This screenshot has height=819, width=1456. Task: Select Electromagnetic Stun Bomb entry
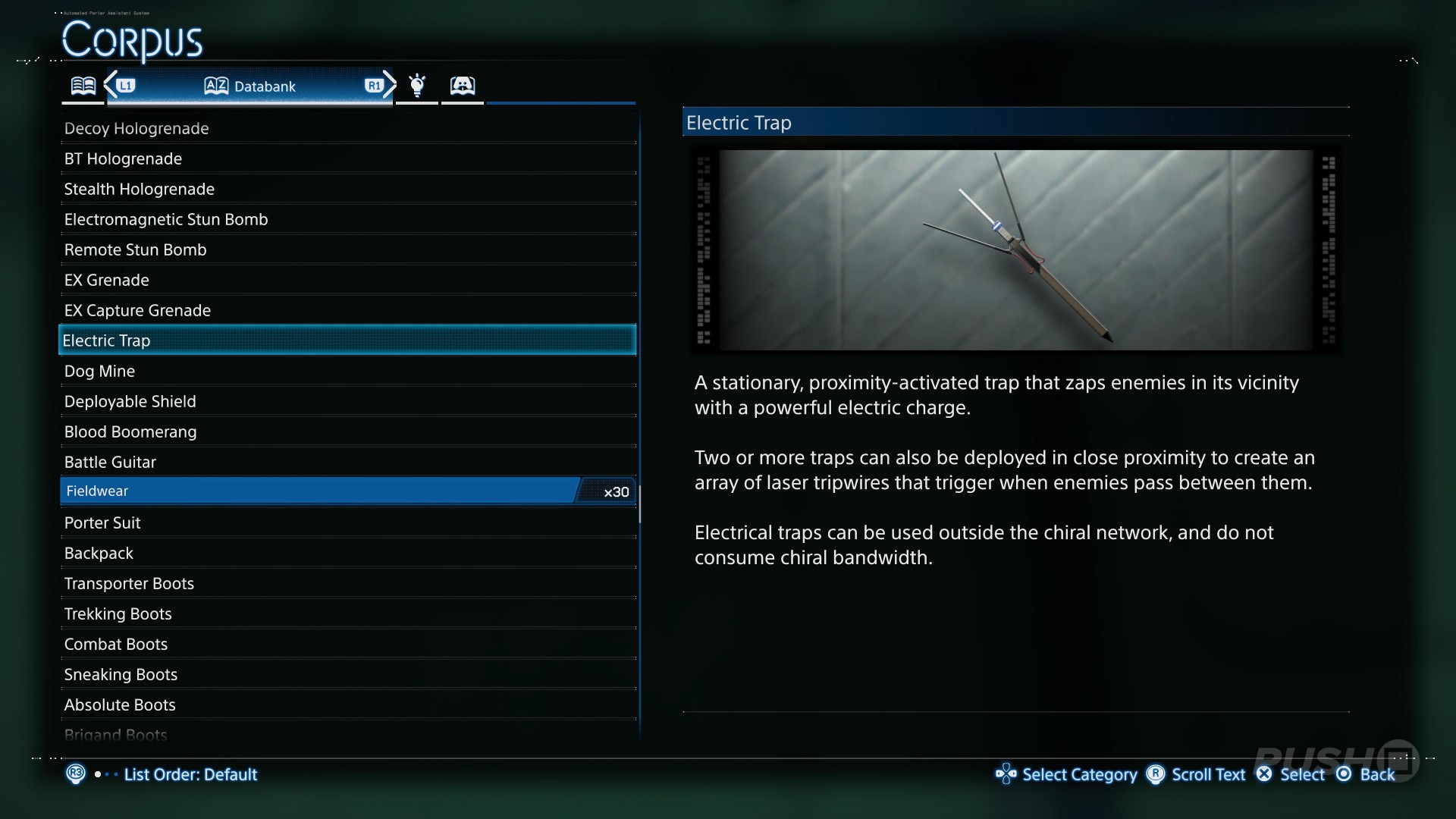click(166, 219)
